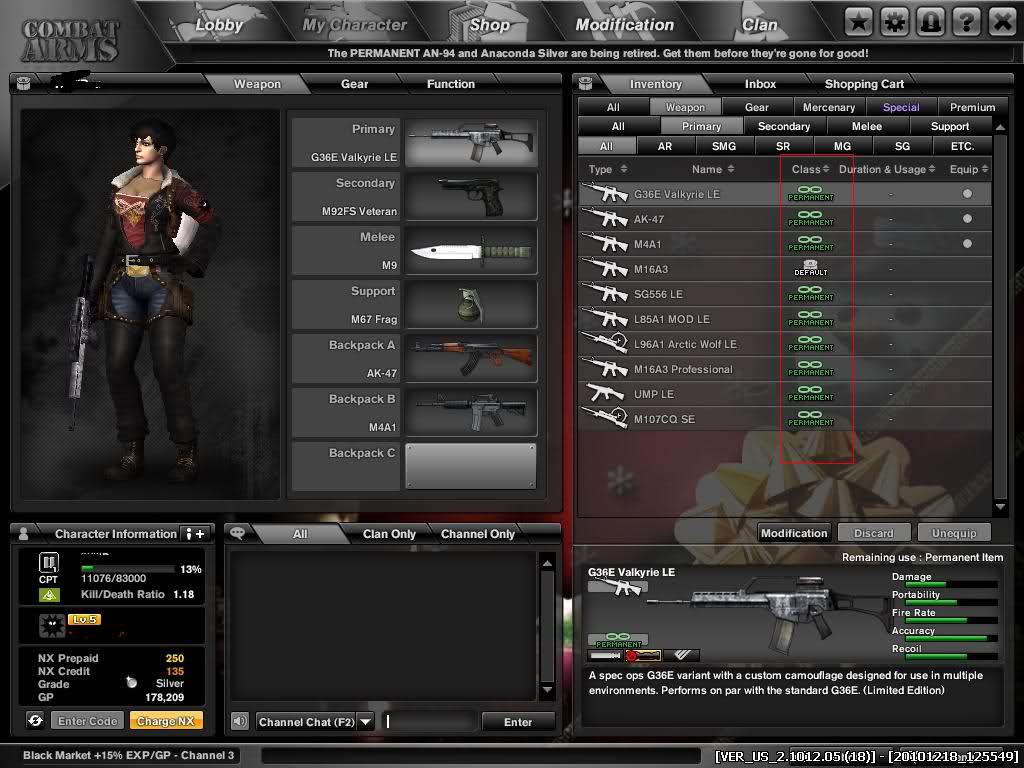Open the Inbox tab
Viewport: 1024px width, 768px height.
pyautogui.click(x=760, y=84)
